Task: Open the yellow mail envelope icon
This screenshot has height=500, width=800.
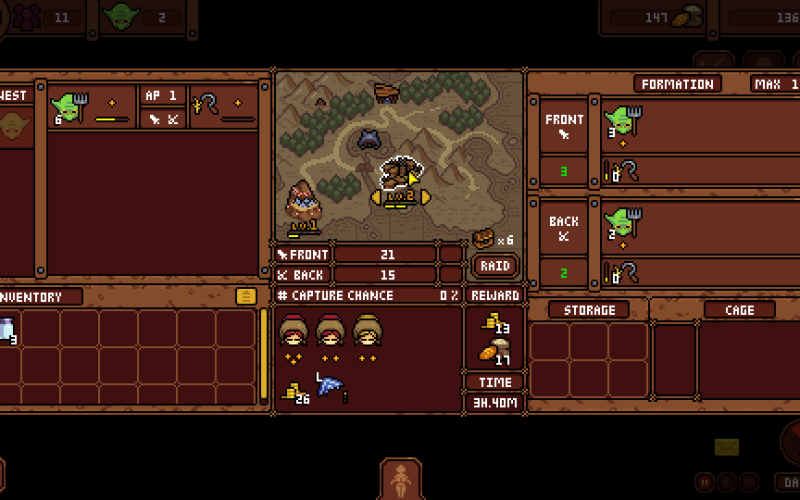Action: 727,447
